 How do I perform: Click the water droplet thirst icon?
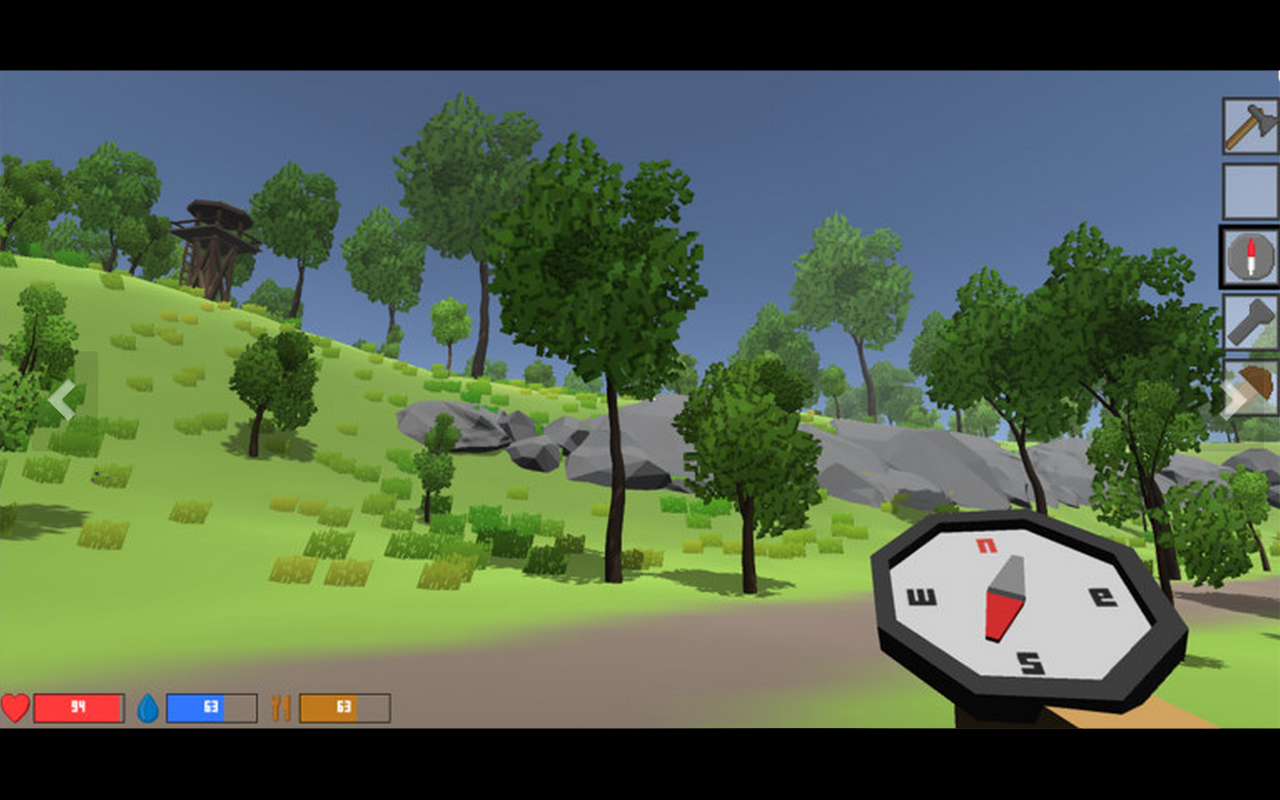(x=150, y=707)
